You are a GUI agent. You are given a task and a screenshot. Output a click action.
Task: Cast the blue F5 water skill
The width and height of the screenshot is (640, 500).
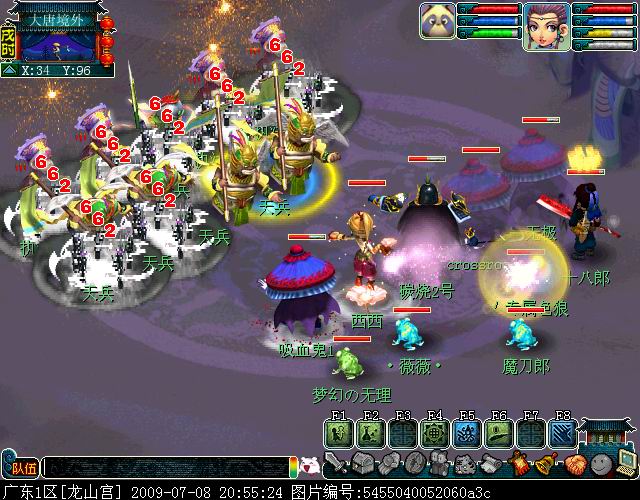(467, 433)
